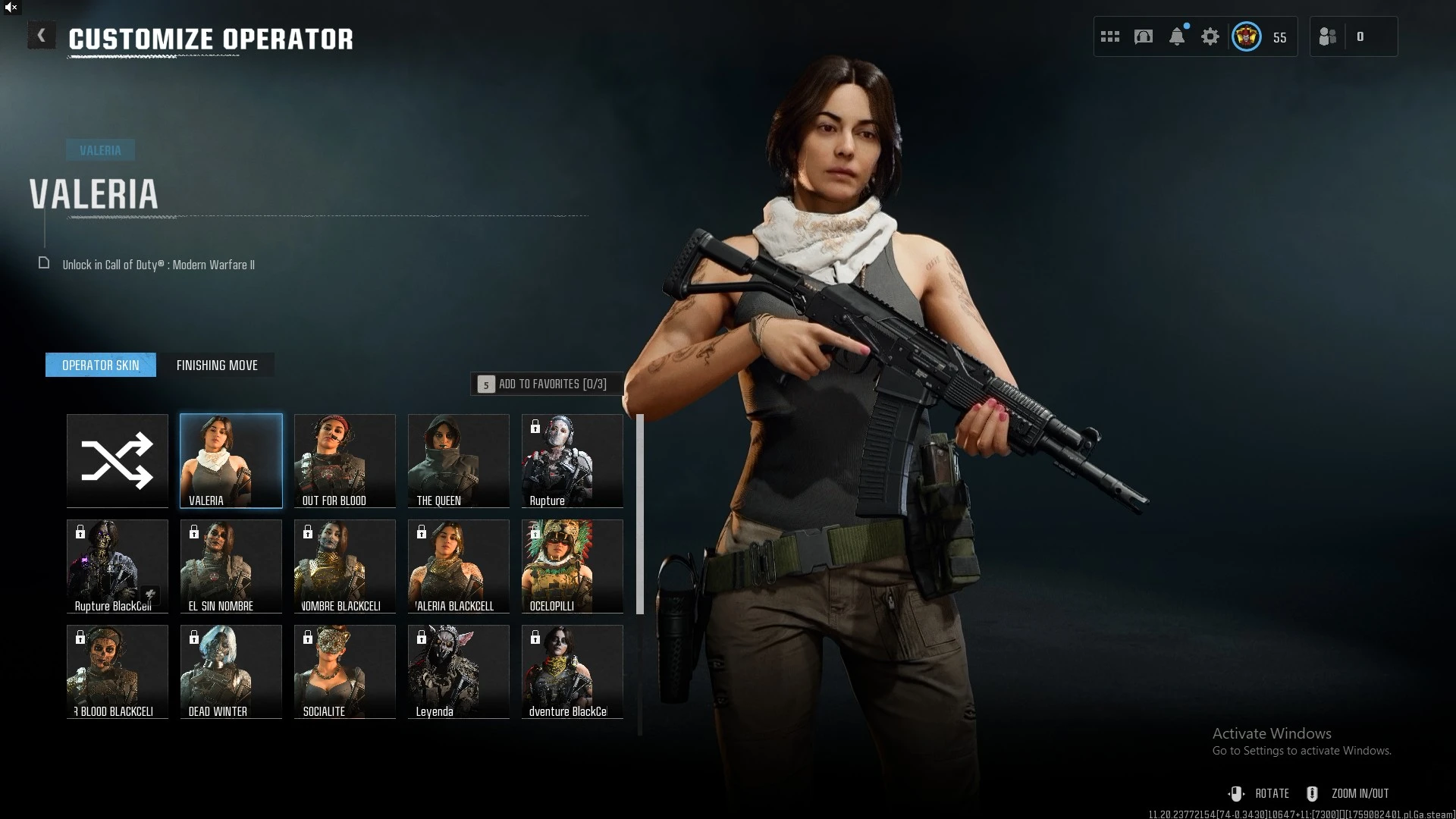
Task: Select the Valeria default skin
Action: point(231,460)
